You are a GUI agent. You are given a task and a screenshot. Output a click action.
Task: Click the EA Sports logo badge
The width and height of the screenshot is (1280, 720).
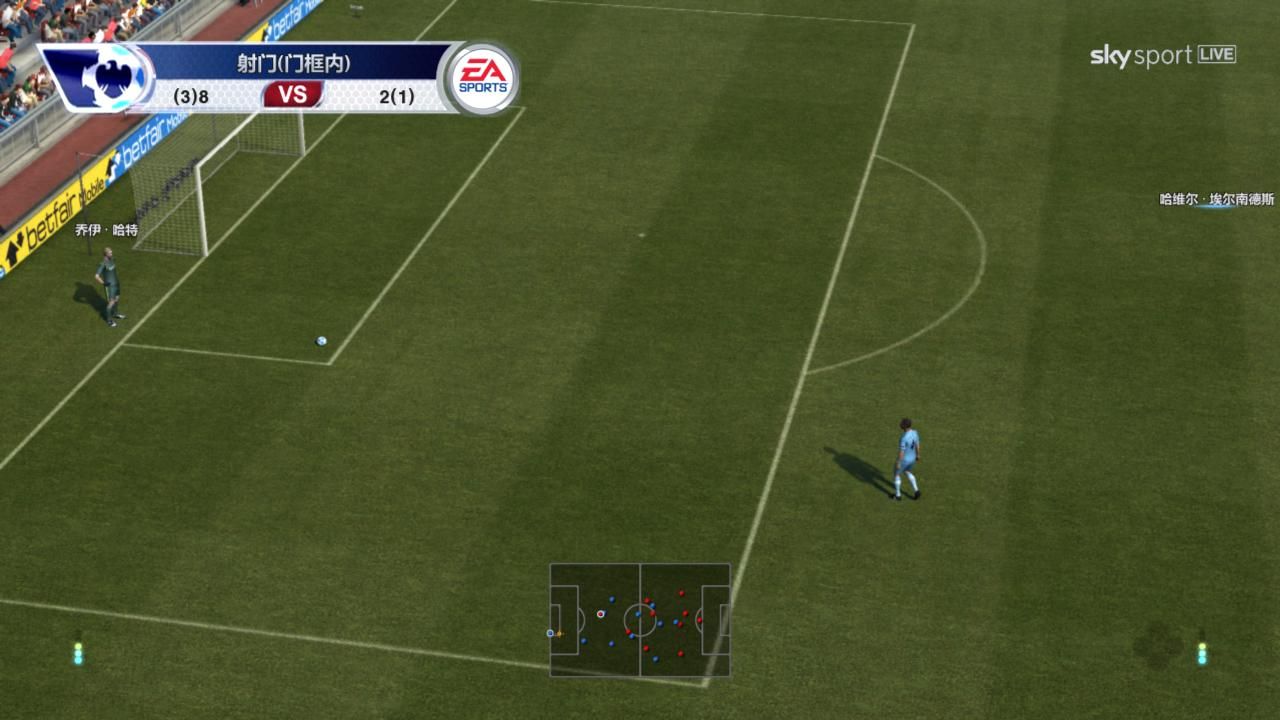(x=483, y=78)
